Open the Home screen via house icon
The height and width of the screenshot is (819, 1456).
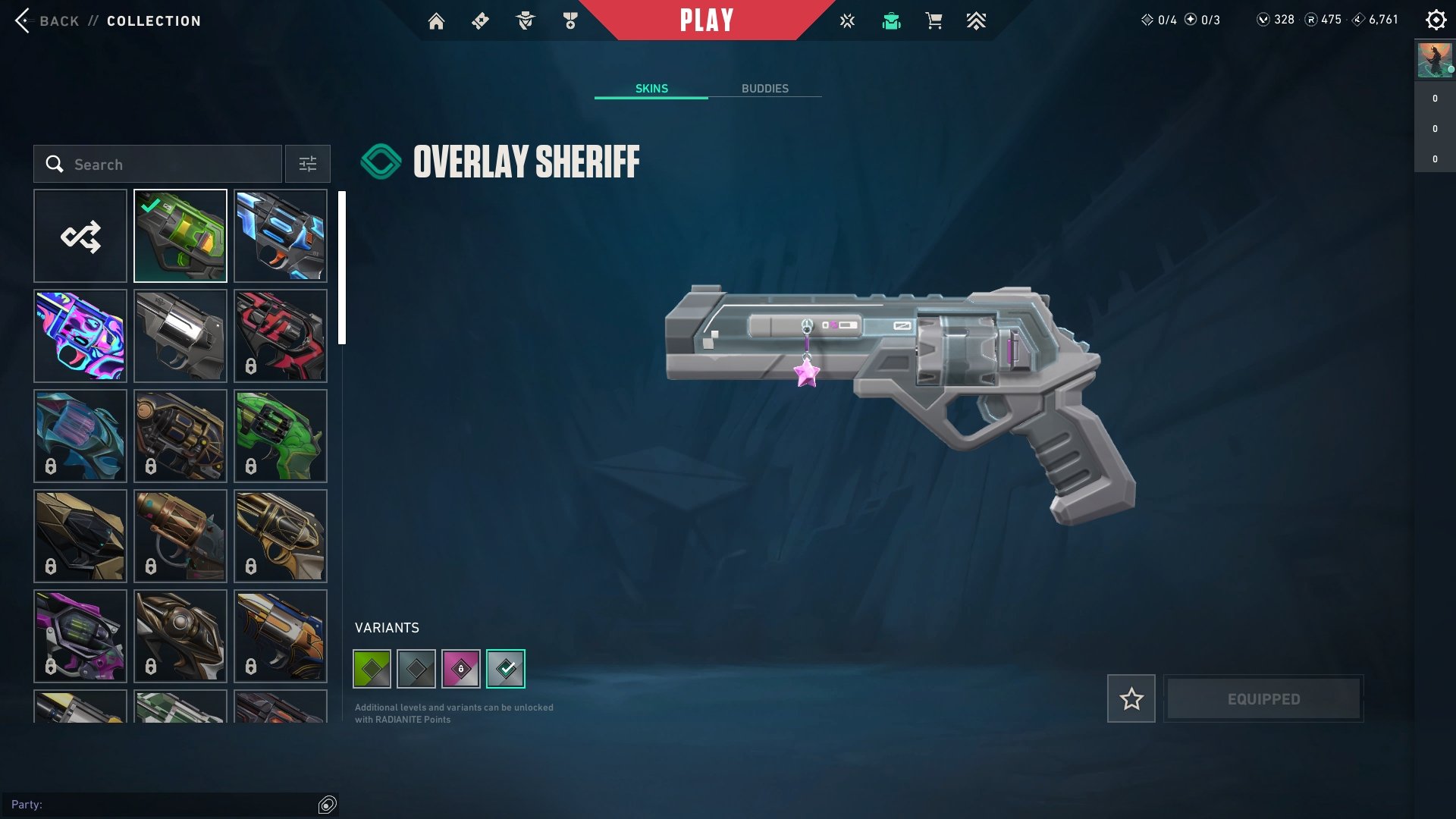[437, 20]
